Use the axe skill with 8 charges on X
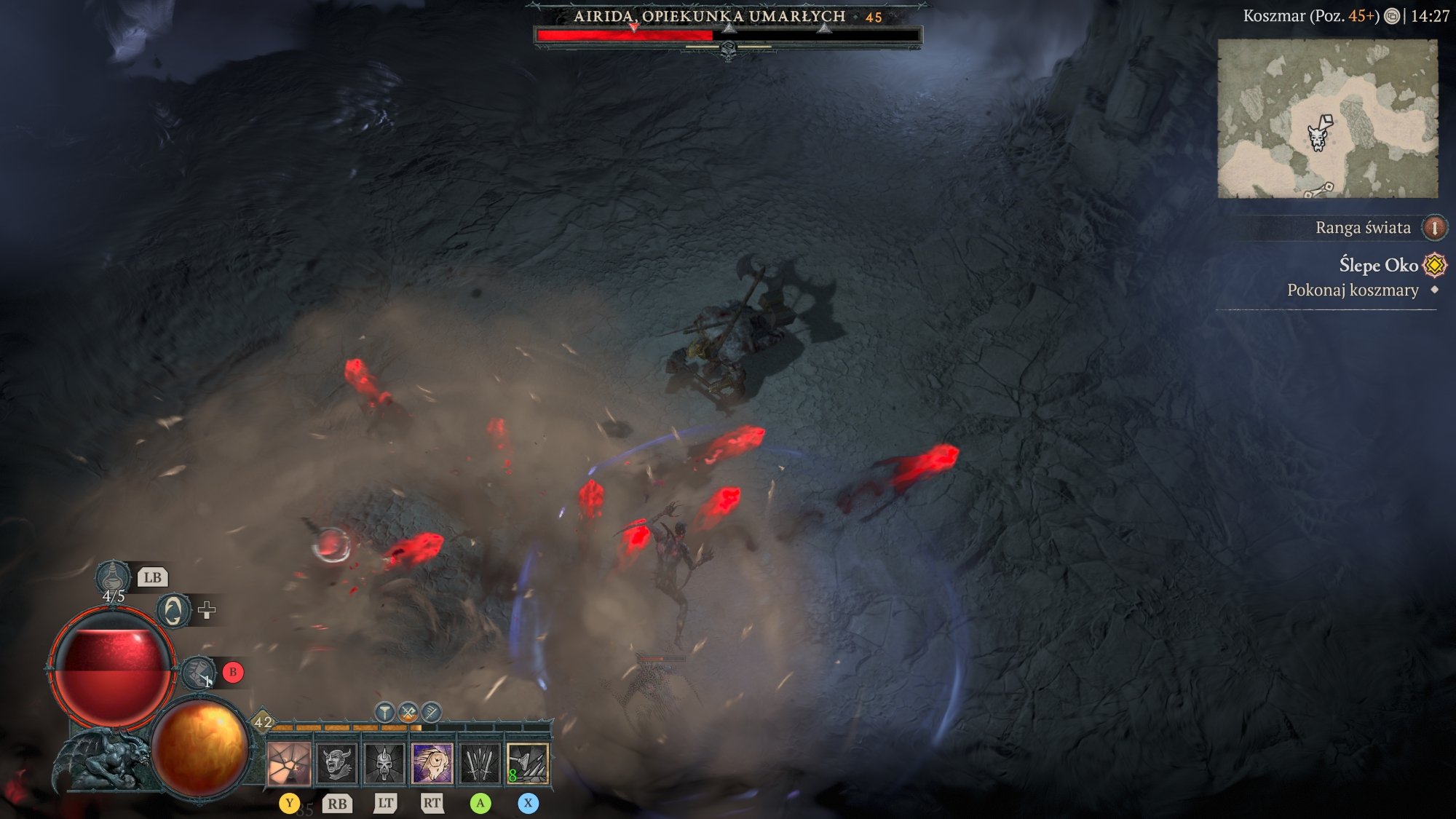 (x=529, y=765)
